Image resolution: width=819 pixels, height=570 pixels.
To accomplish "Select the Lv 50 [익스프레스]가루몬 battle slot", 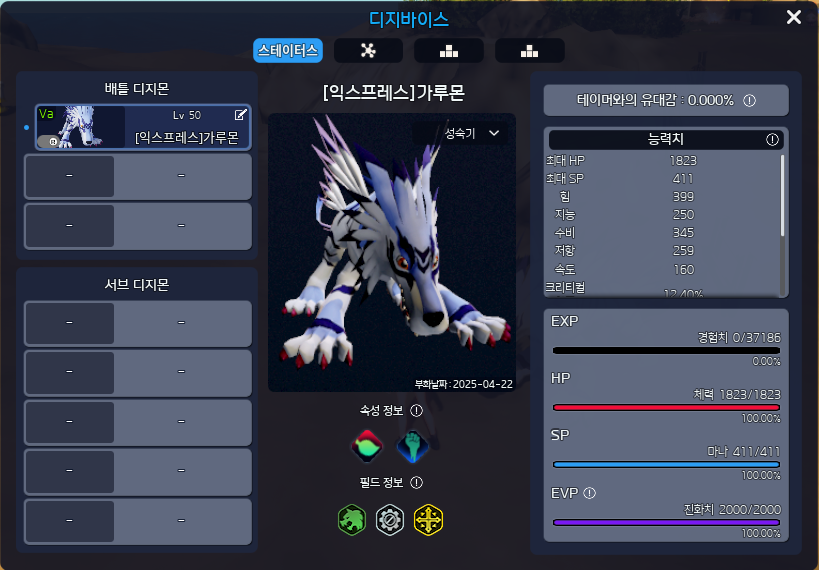I will click(143, 128).
